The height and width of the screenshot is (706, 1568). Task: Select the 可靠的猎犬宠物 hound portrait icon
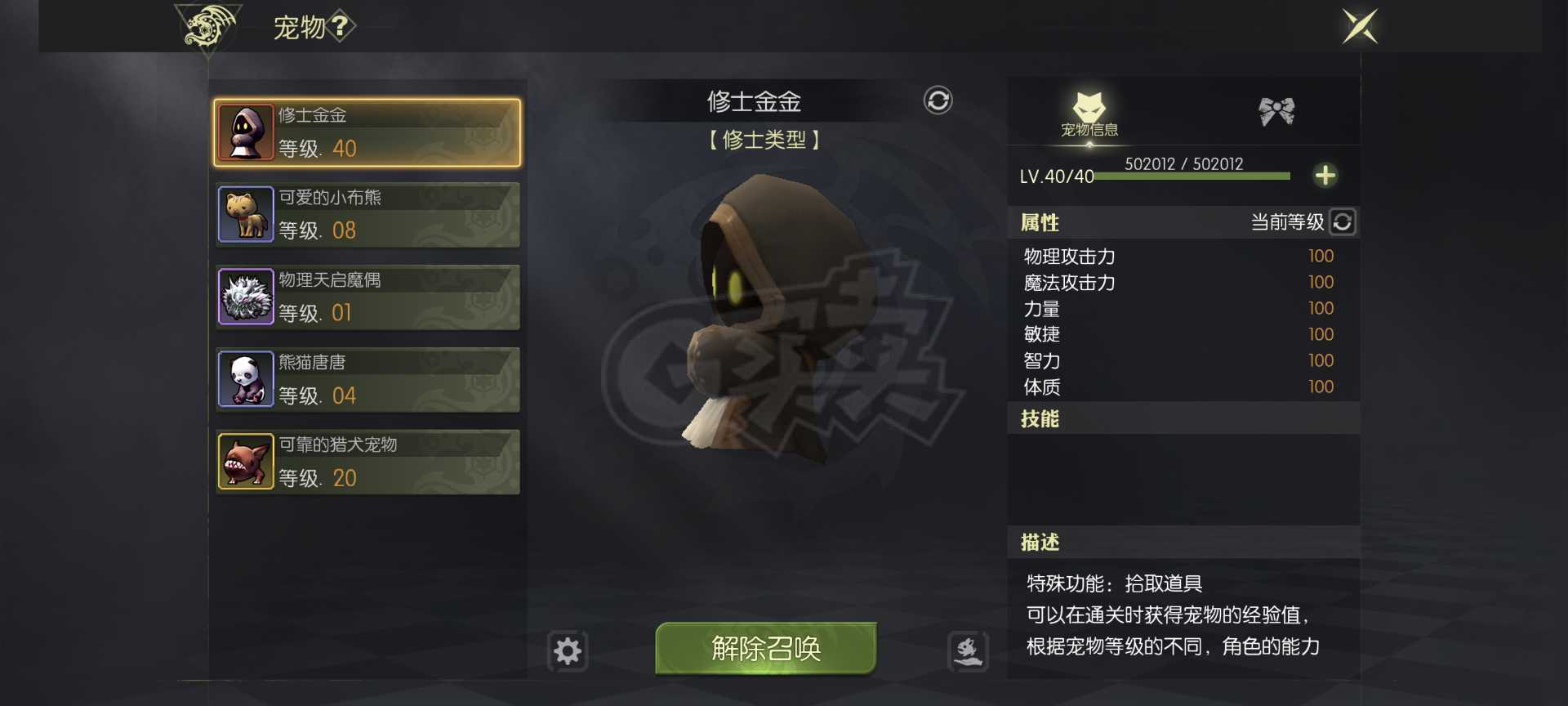click(x=244, y=462)
